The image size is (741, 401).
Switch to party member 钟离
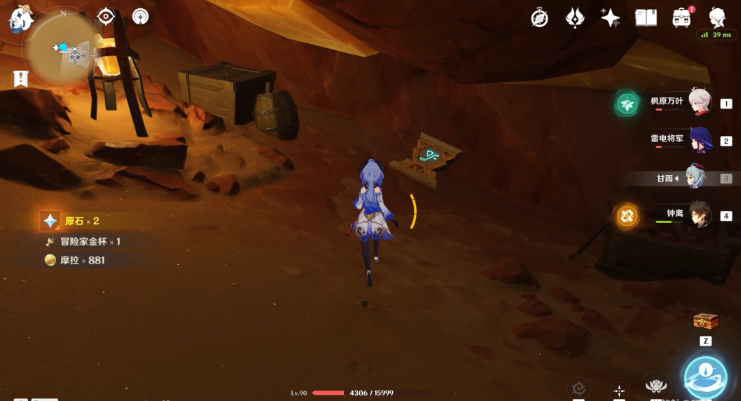(x=700, y=215)
